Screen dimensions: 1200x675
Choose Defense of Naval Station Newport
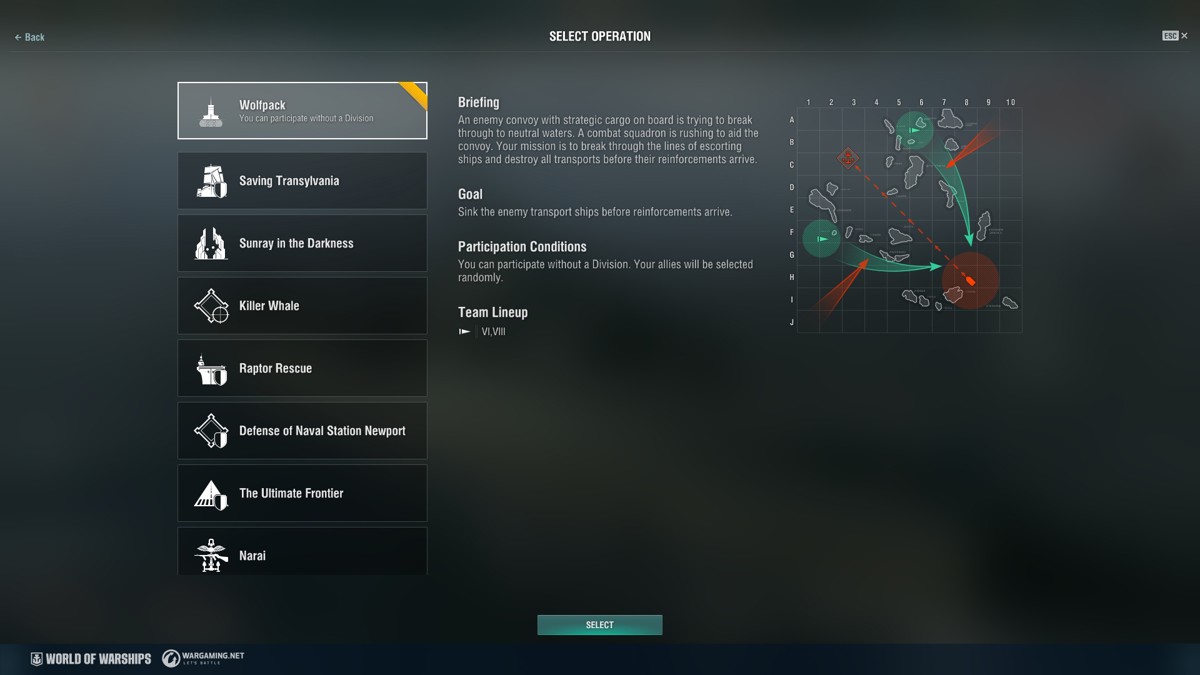[302, 431]
